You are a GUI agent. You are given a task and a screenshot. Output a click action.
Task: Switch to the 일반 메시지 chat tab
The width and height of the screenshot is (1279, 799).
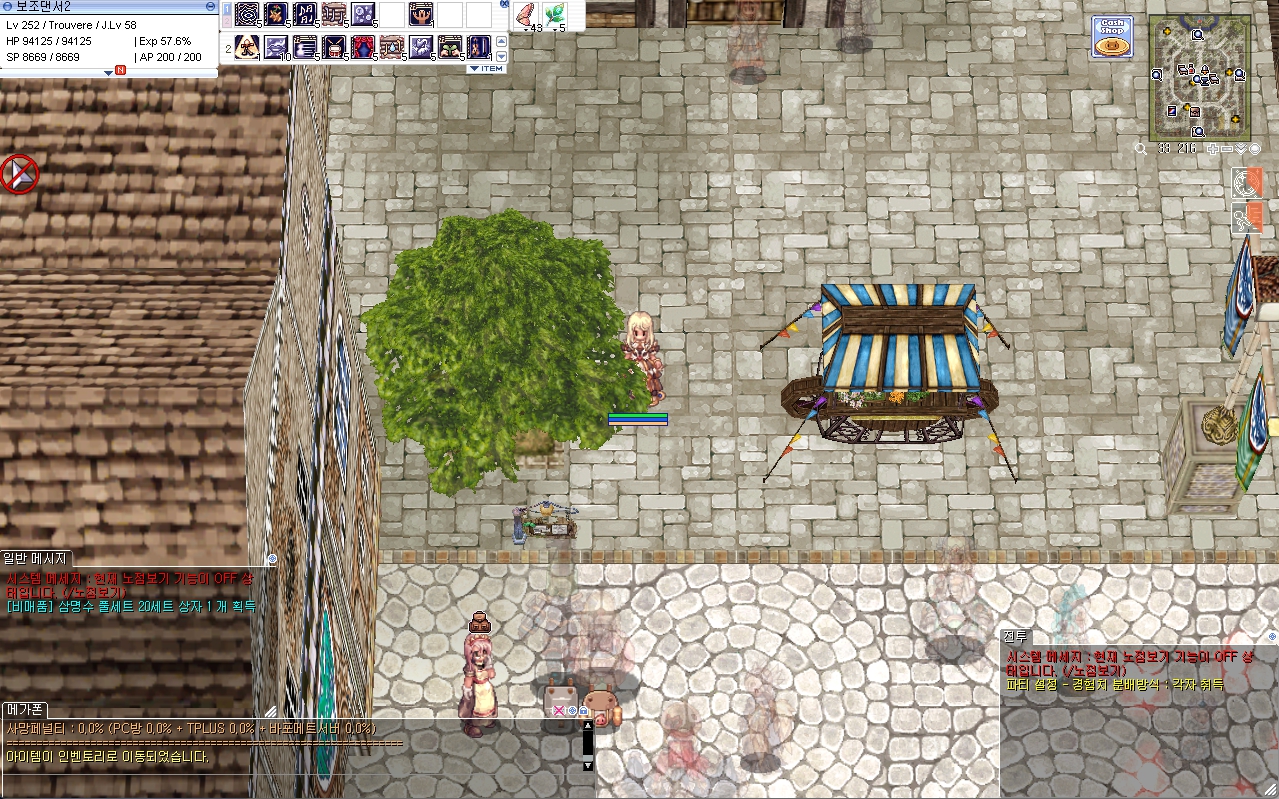(35, 558)
